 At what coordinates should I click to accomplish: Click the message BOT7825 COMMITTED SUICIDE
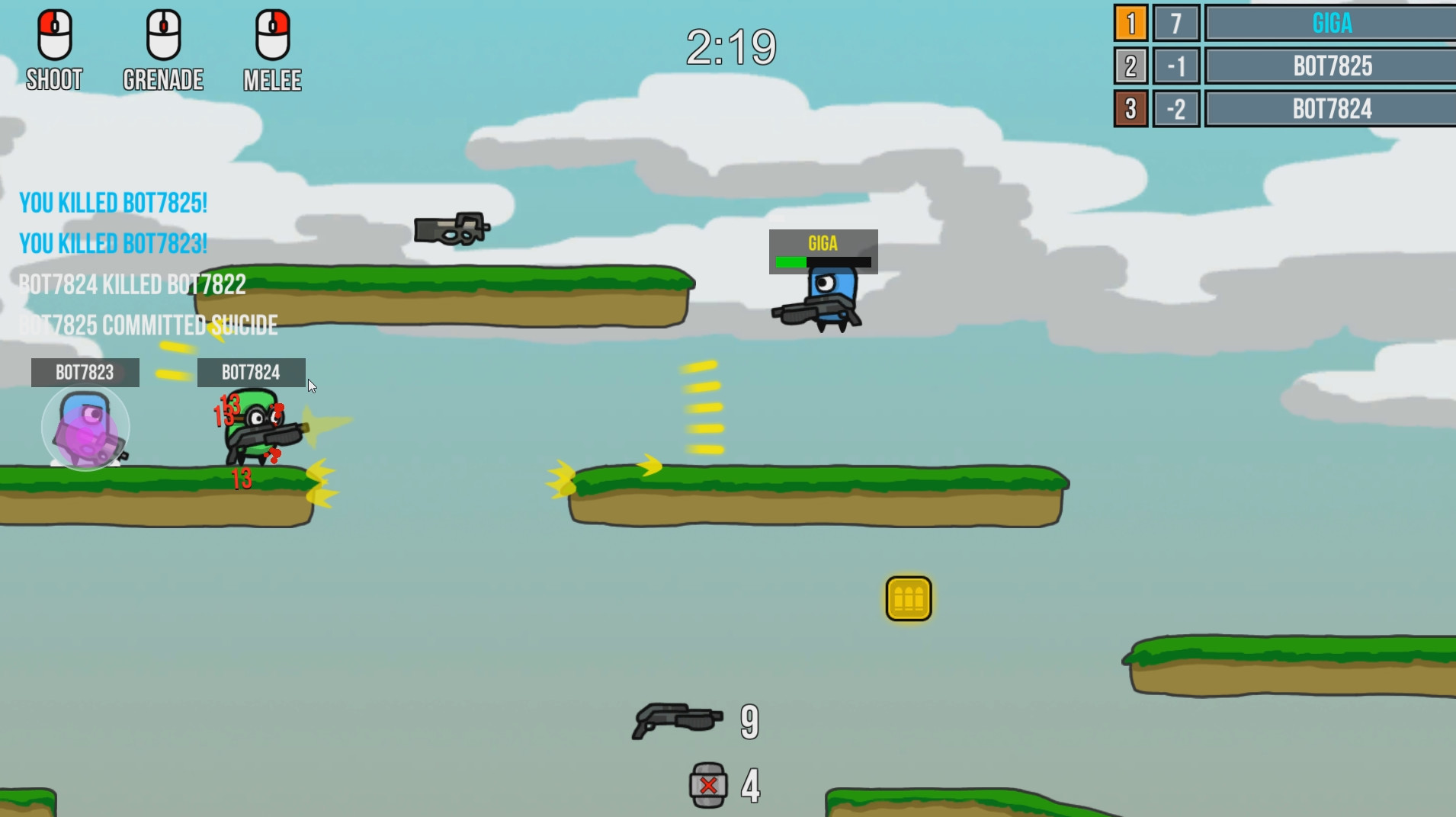point(149,325)
